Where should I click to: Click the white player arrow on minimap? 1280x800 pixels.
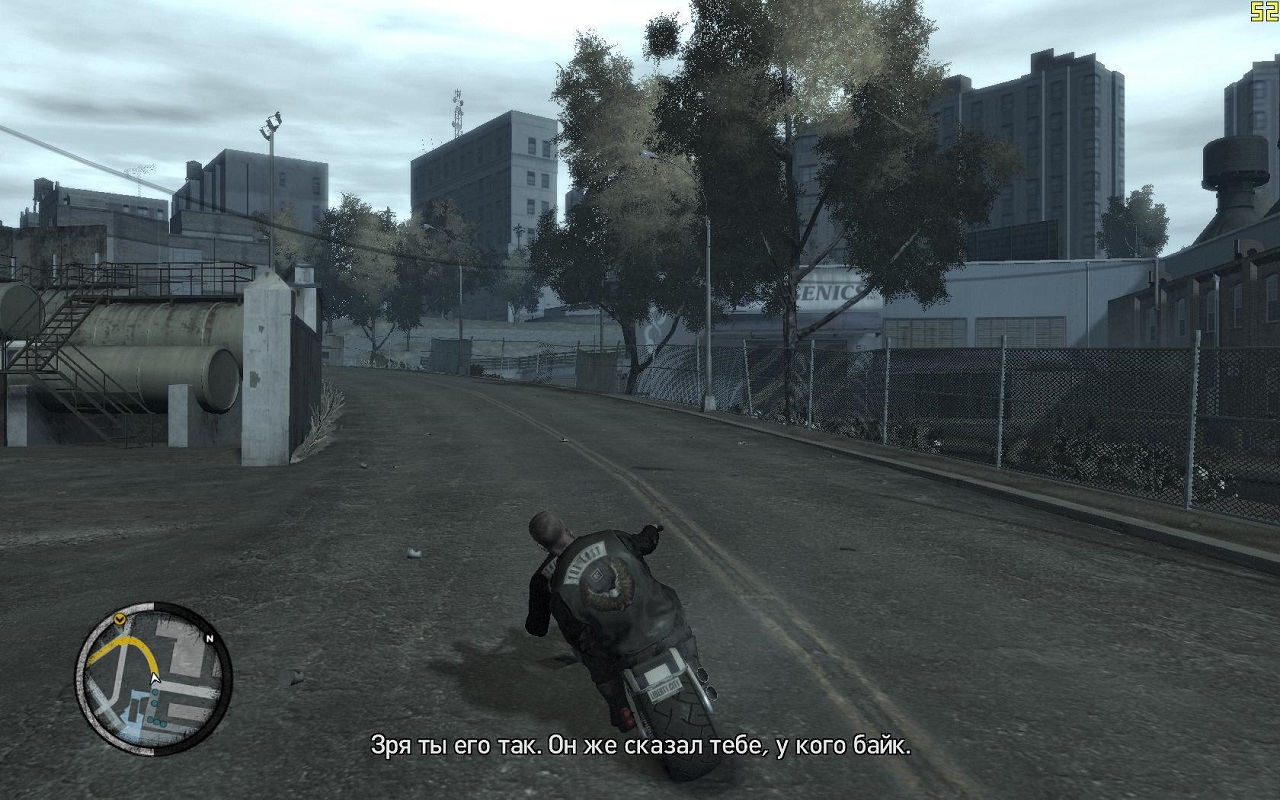click(154, 679)
